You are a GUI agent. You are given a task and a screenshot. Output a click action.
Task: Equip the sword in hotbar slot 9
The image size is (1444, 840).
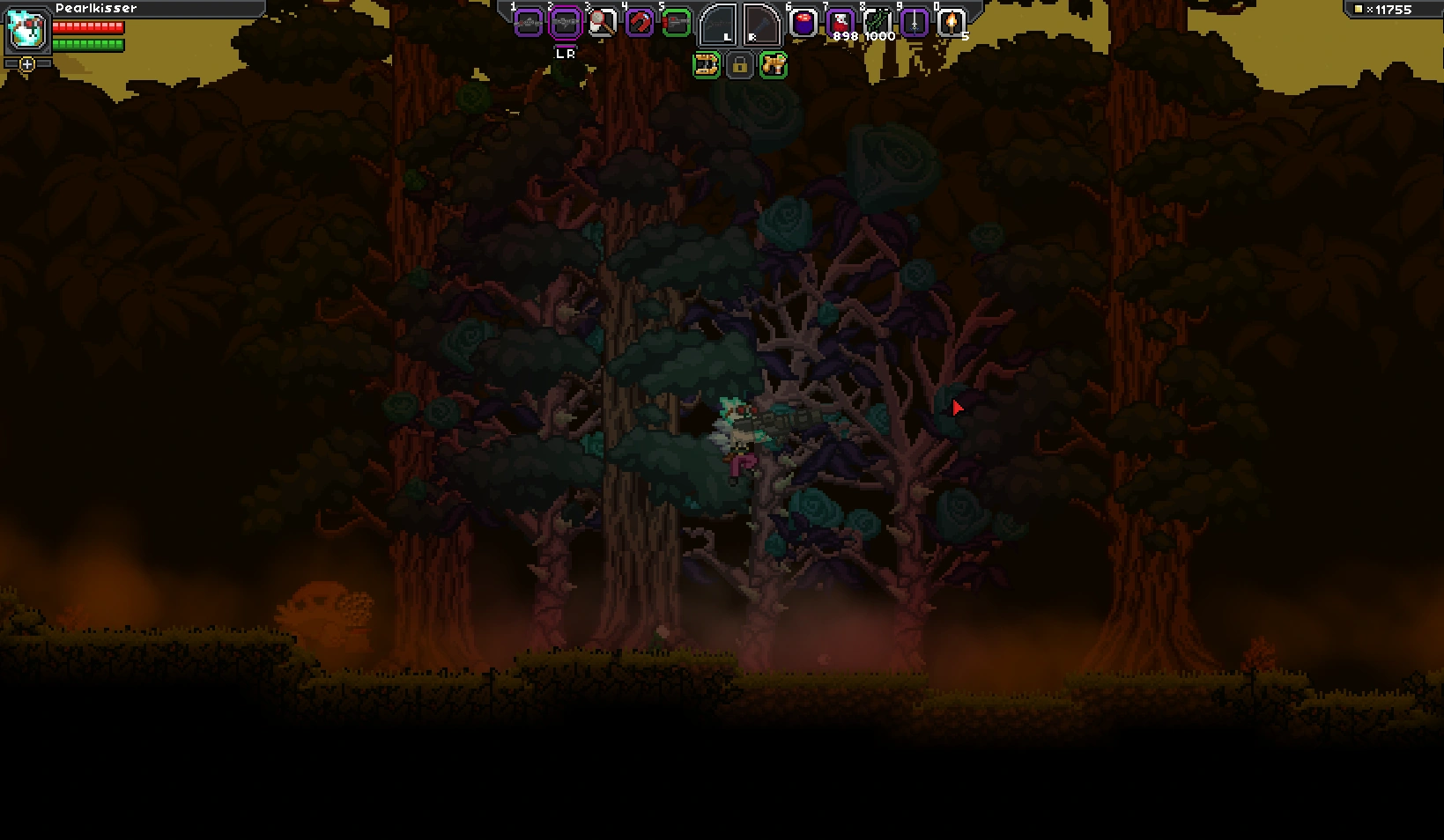coord(913,22)
